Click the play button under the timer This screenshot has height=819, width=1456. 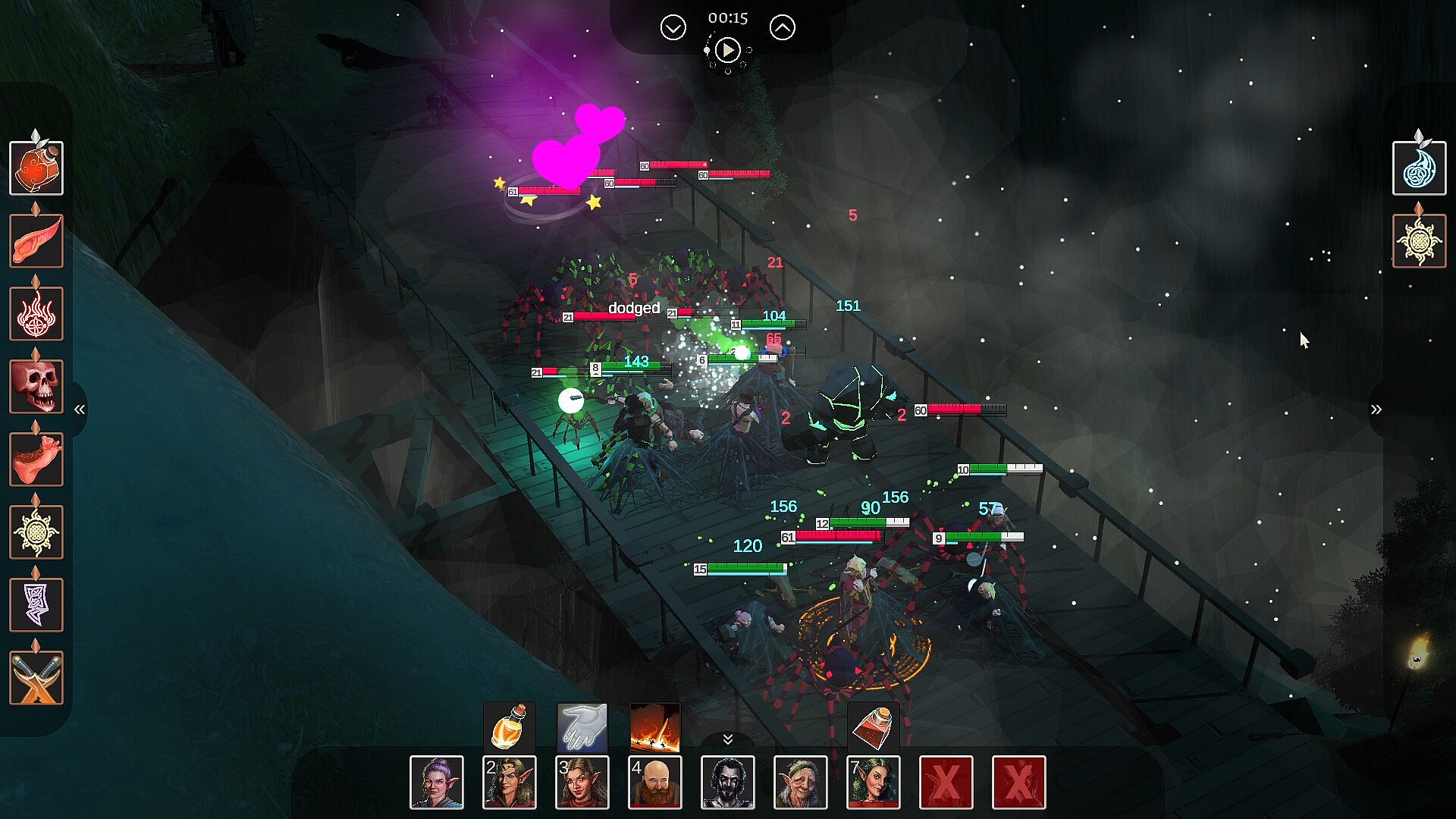727,50
